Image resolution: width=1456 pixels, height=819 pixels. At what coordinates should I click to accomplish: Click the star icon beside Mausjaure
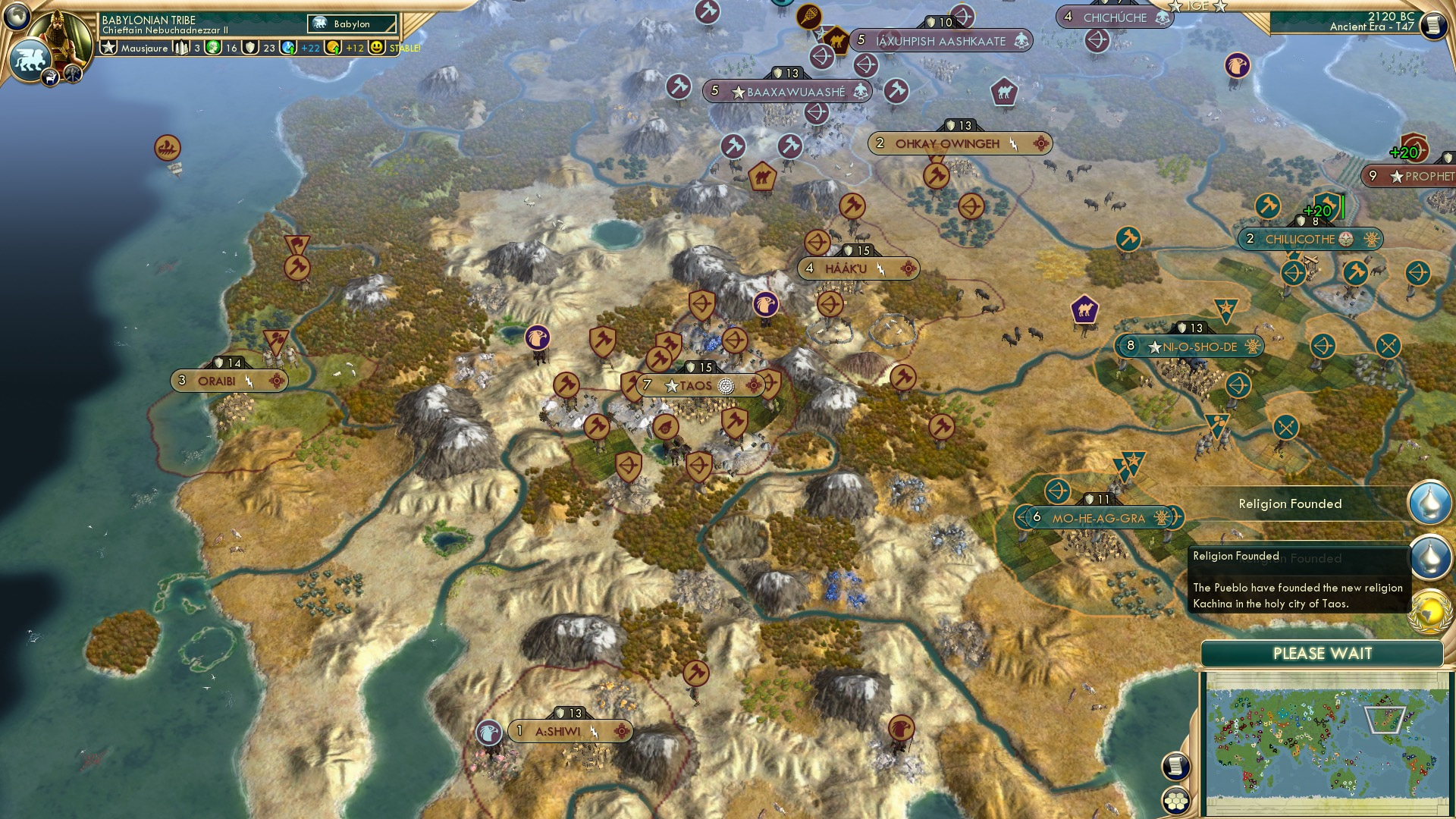pyautogui.click(x=108, y=47)
